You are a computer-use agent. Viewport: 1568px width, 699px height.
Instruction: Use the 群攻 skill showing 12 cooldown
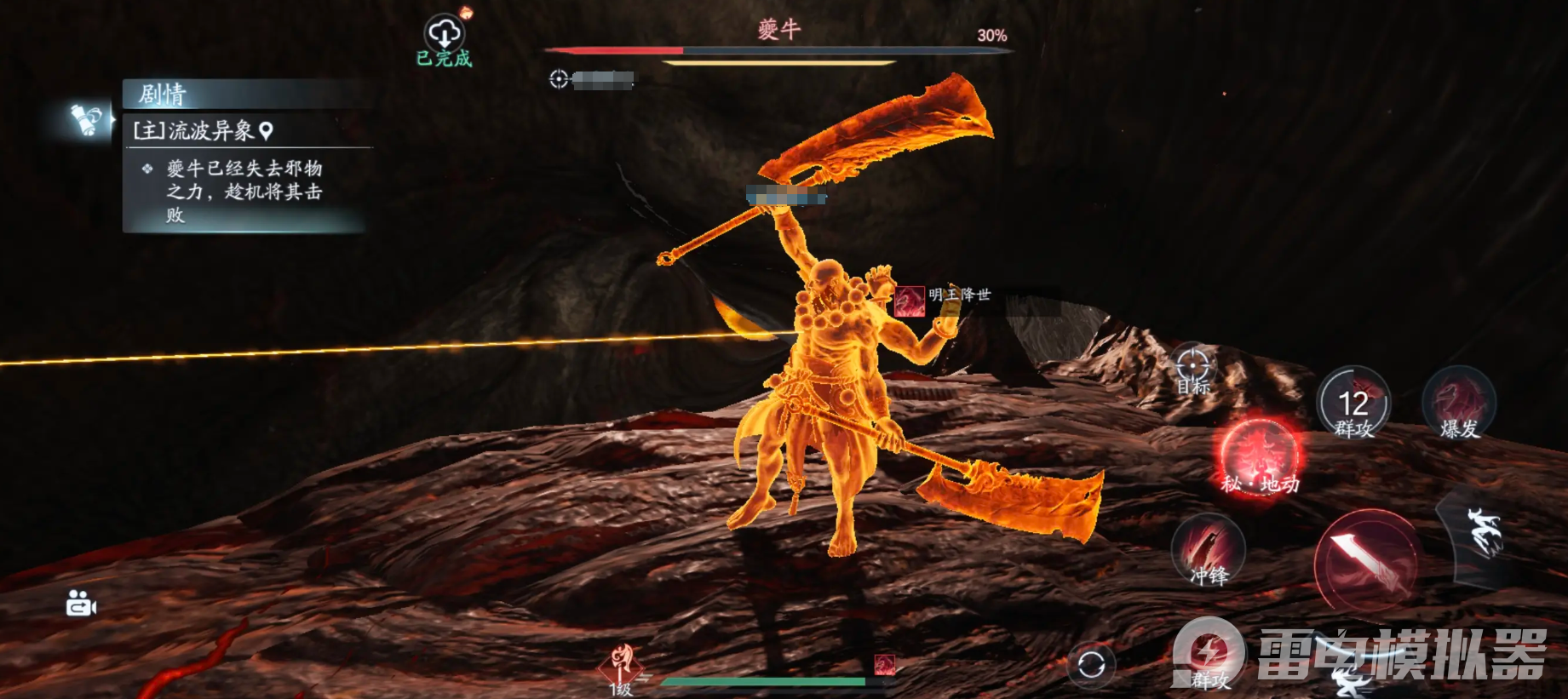1353,405
